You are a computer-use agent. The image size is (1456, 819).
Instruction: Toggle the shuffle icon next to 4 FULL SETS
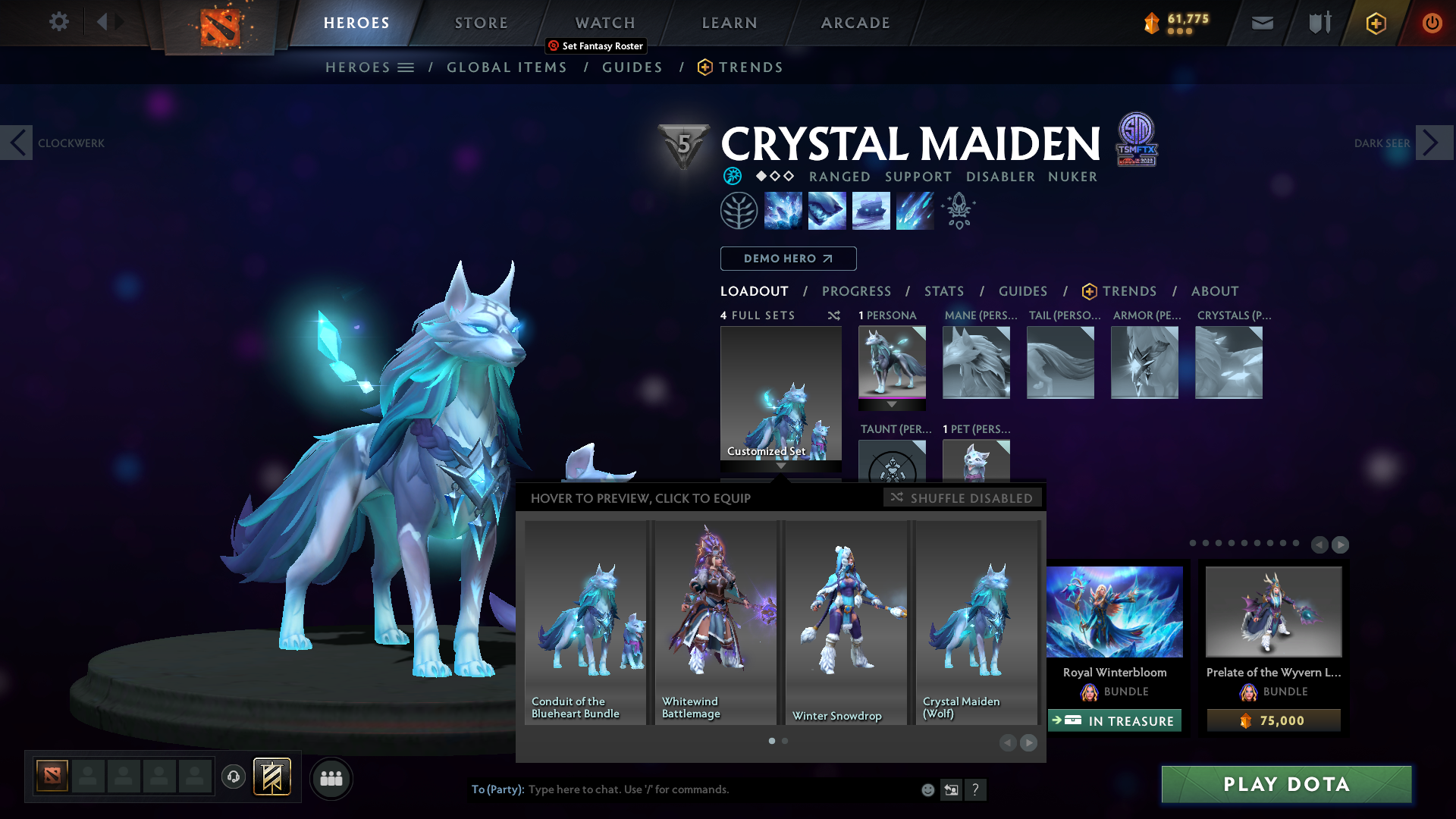tap(833, 315)
